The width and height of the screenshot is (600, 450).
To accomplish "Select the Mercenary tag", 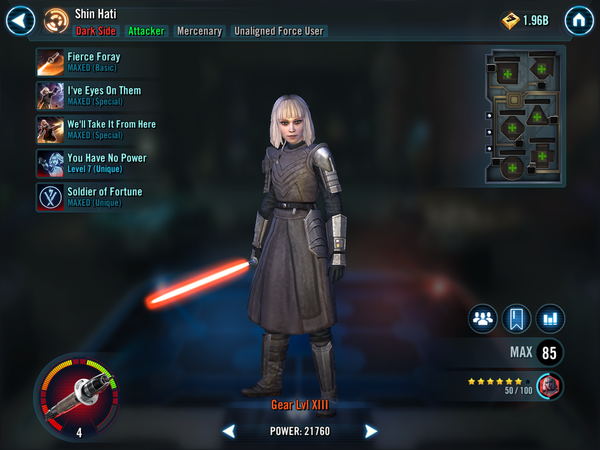I will [x=199, y=31].
